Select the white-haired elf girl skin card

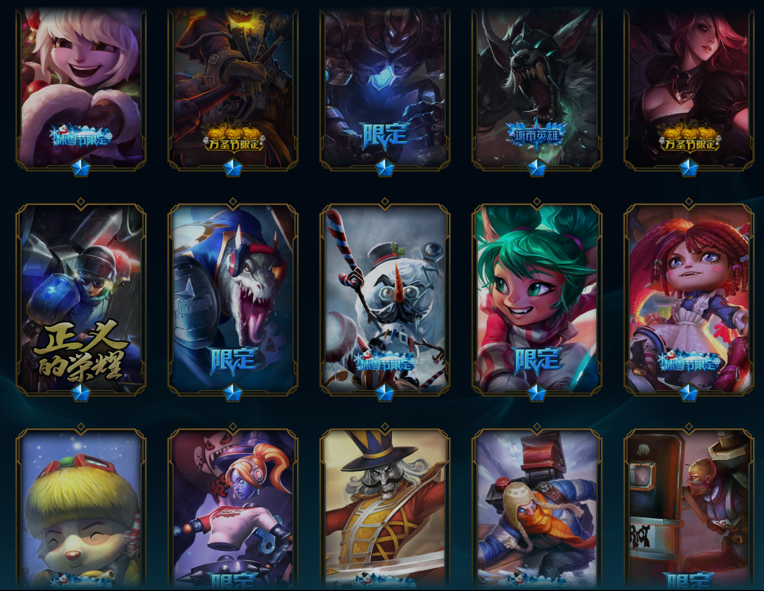[81, 88]
